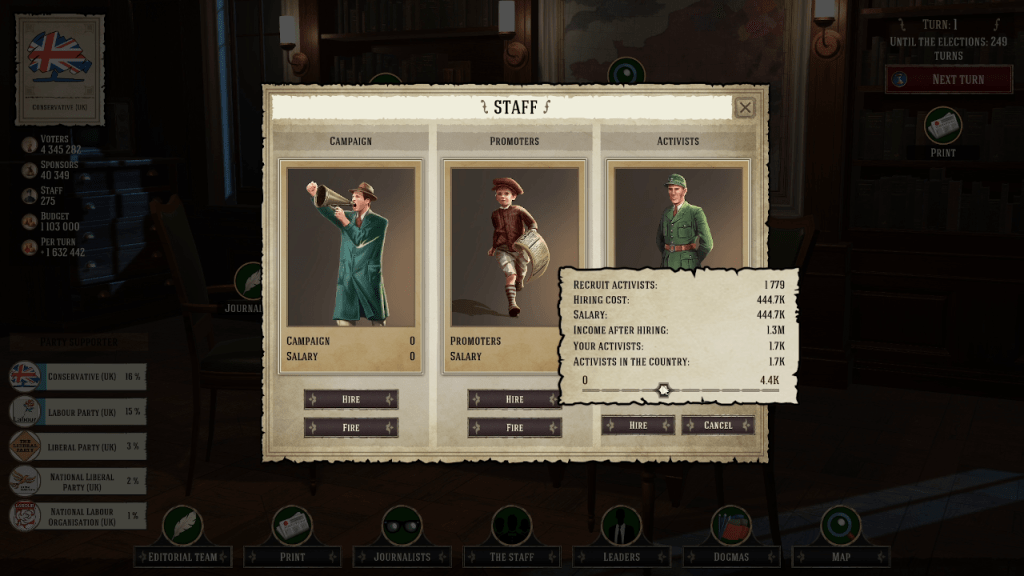Screen dimensions: 1024x576
Task: Show the Map
Action: [840, 556]
